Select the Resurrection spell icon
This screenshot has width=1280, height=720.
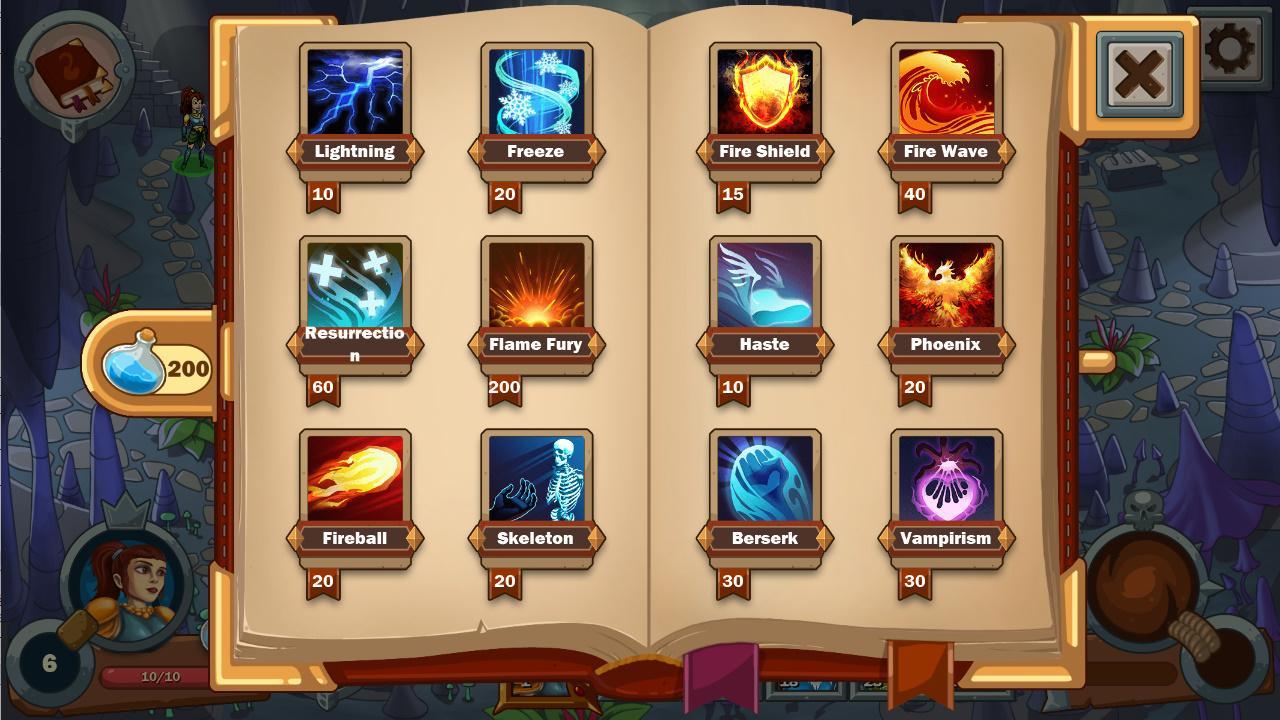point(354,285)
